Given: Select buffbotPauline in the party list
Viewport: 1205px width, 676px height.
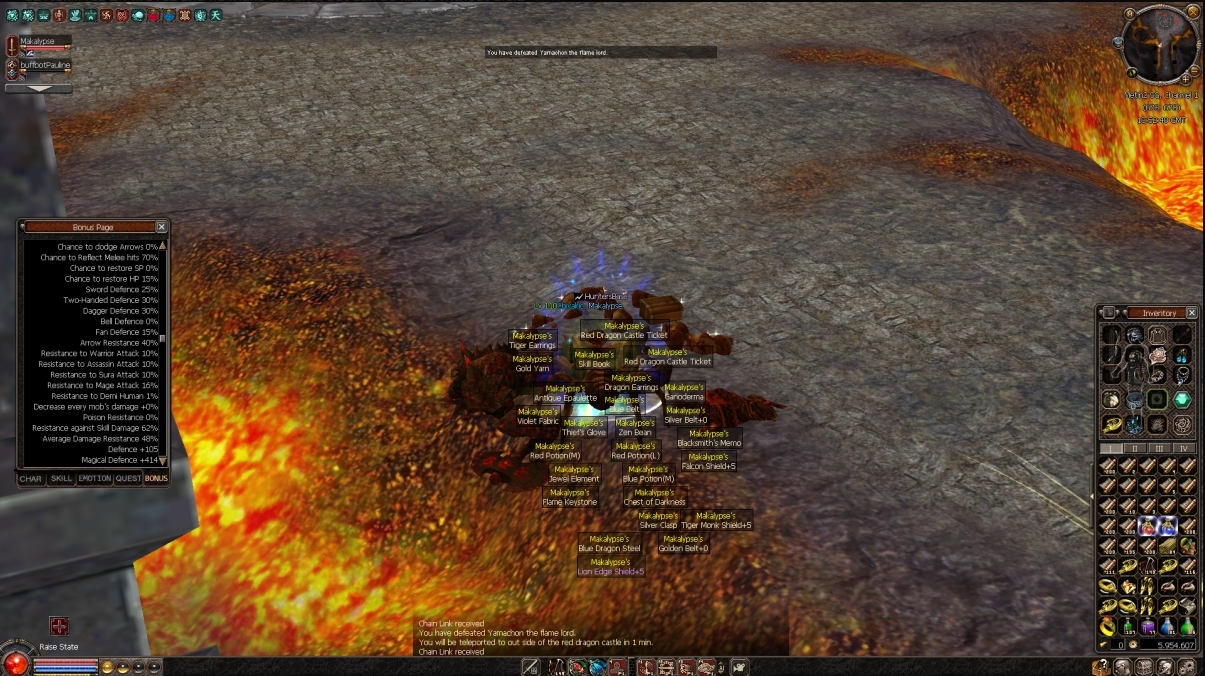Looking at the screenshot, I should tap(45, 65).
